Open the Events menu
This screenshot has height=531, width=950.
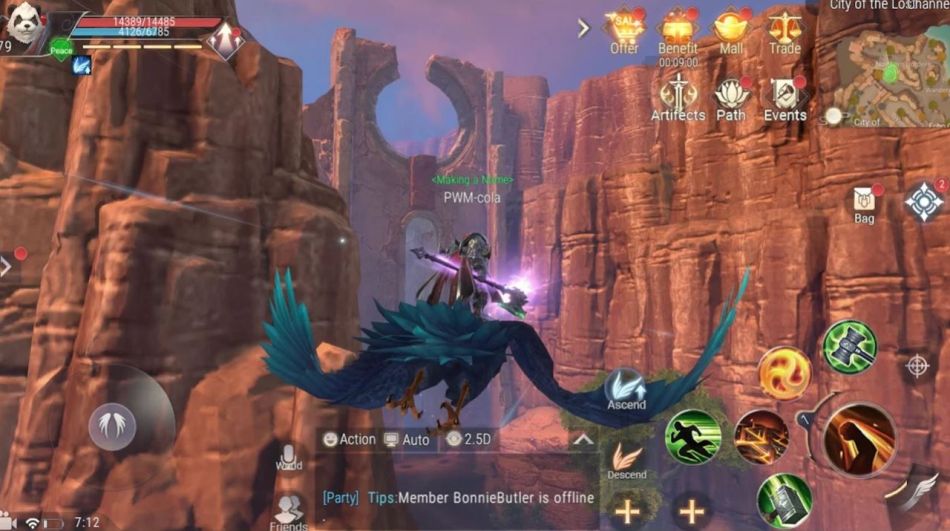pos(785,97)
